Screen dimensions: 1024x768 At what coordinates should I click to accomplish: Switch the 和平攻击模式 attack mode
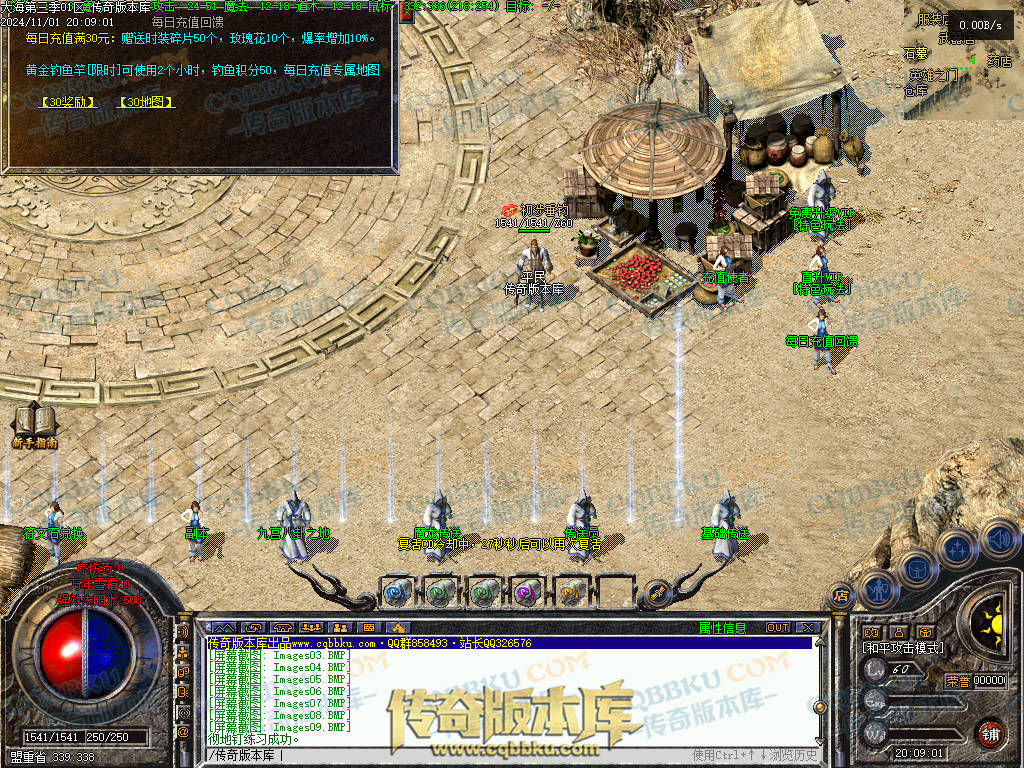tap(904, 648)
